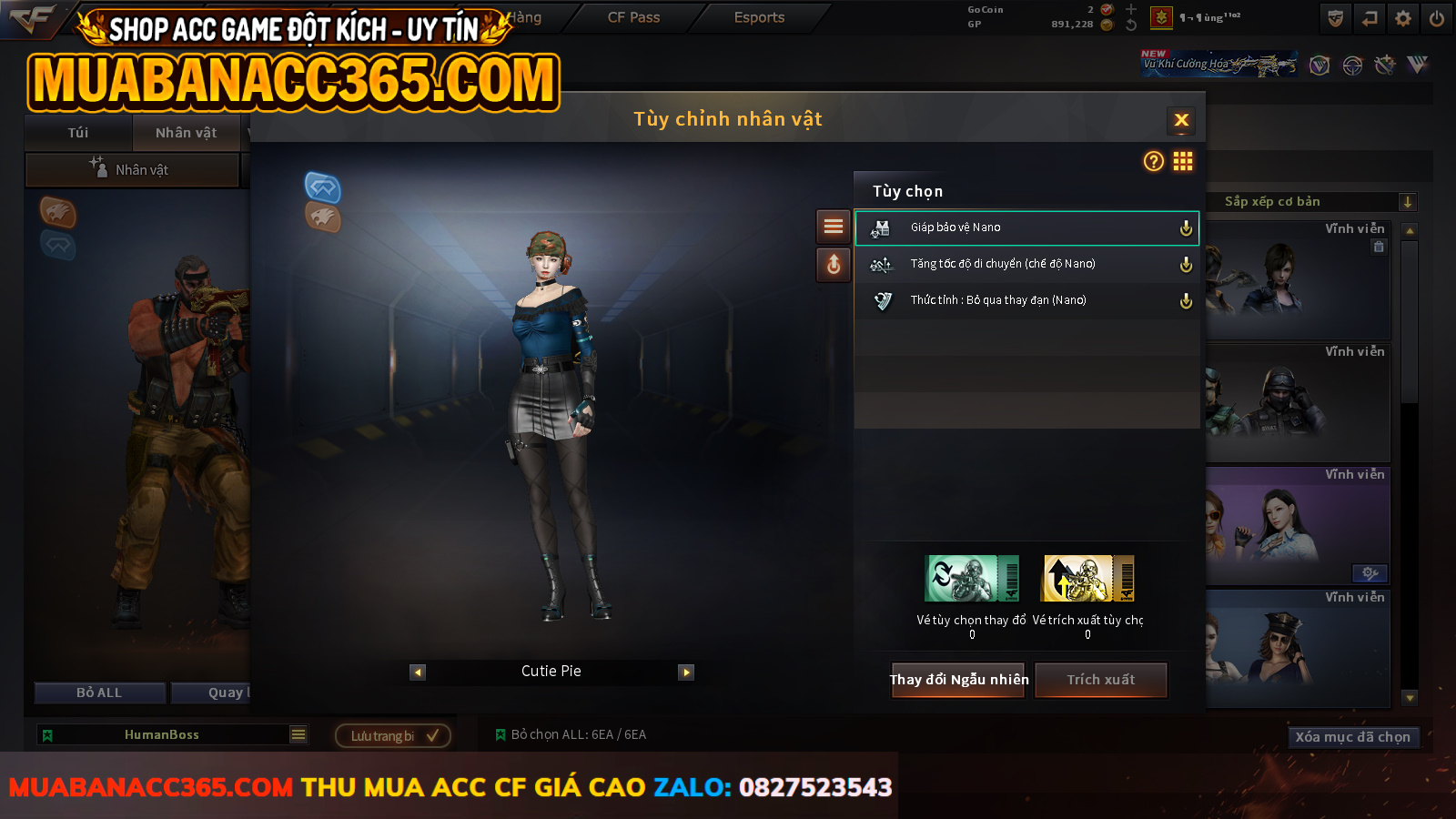
Task: Open settings via the gear icon
Action: coord(1403,18)
